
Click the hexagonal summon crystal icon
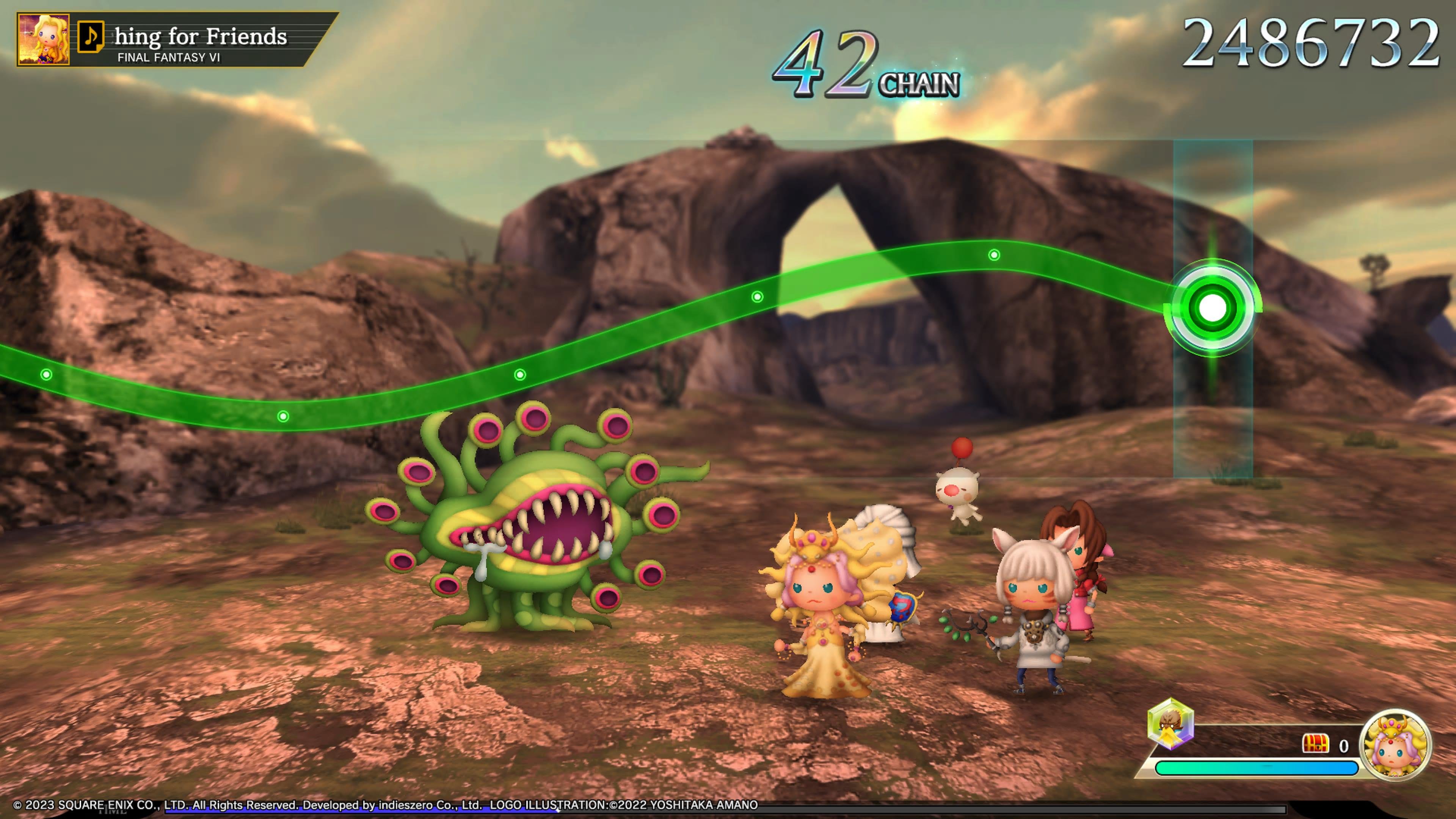point(1170,723)
